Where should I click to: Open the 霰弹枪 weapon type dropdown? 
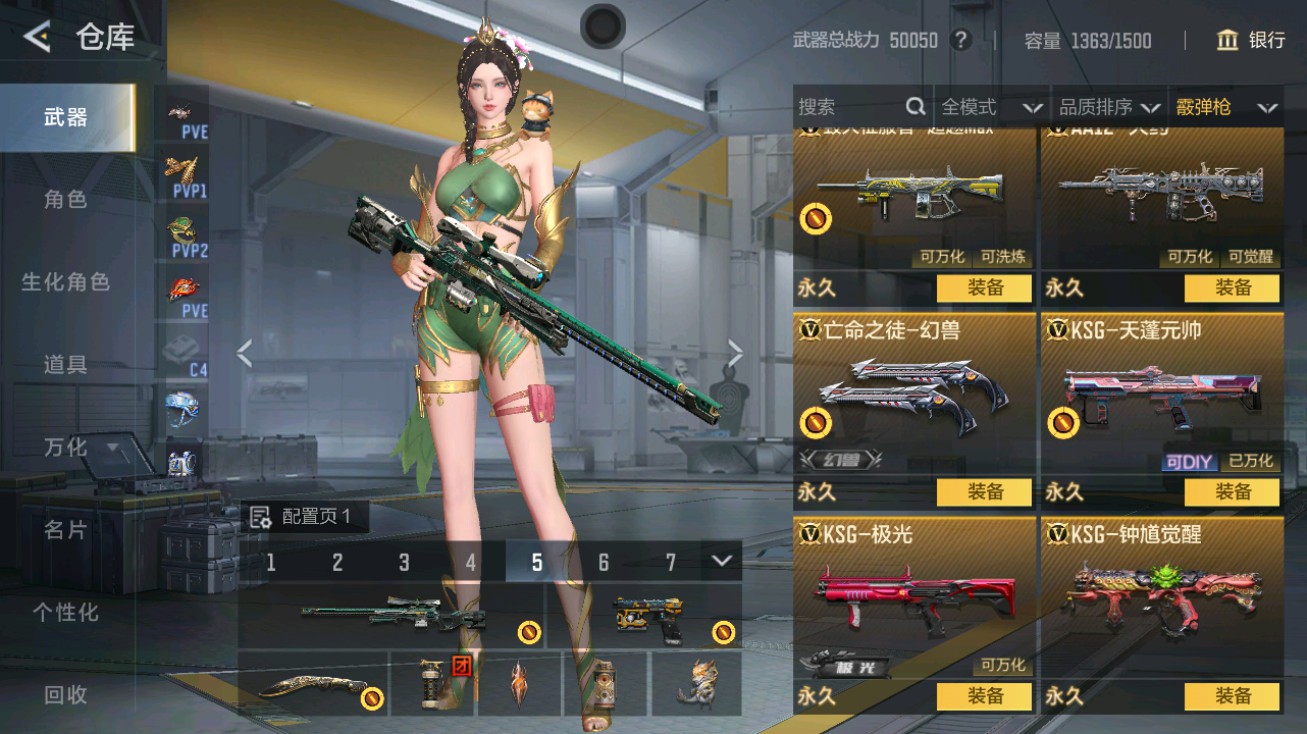[x=1226, y=107]
